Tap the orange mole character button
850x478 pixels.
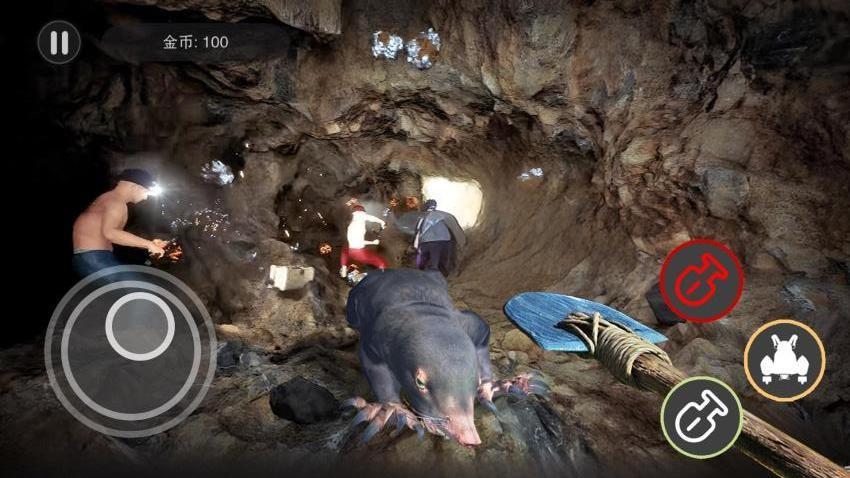[784, 360]
